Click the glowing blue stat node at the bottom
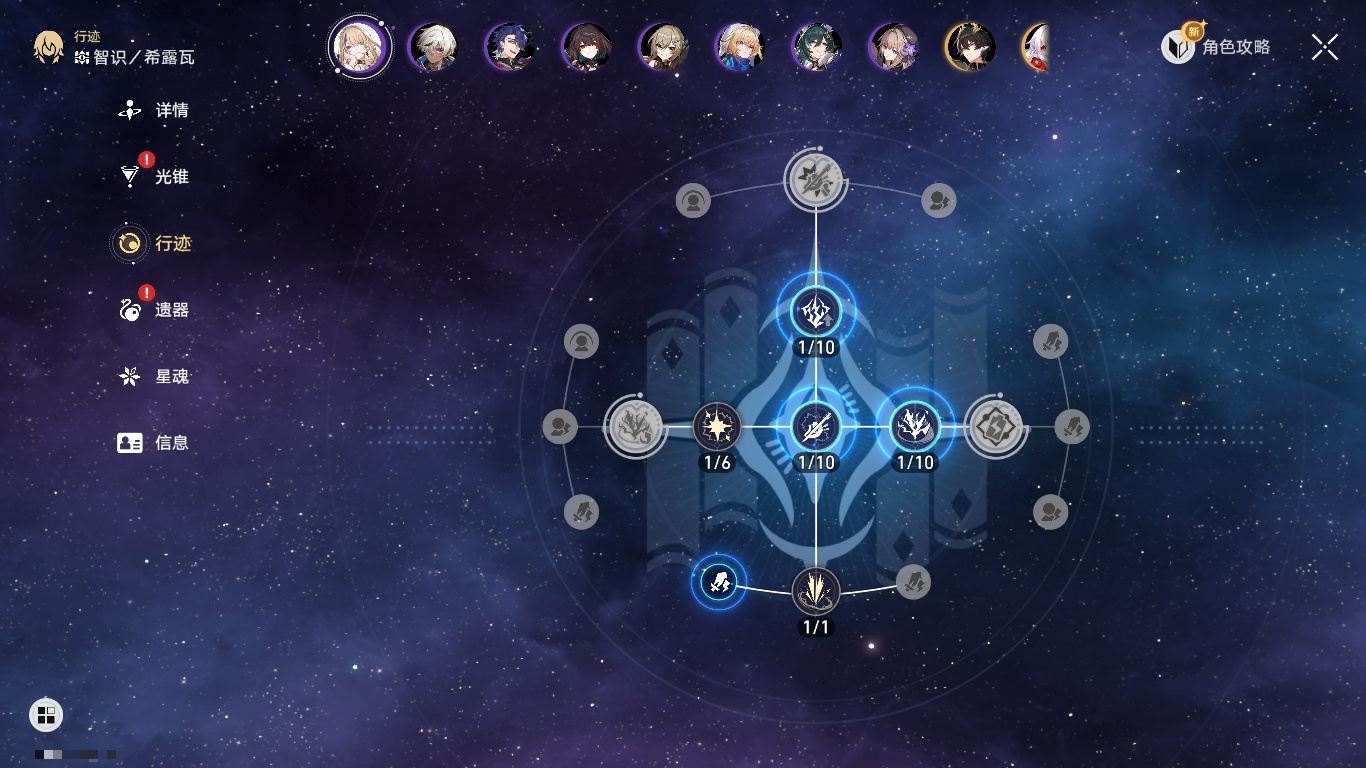 click(719, 581)
